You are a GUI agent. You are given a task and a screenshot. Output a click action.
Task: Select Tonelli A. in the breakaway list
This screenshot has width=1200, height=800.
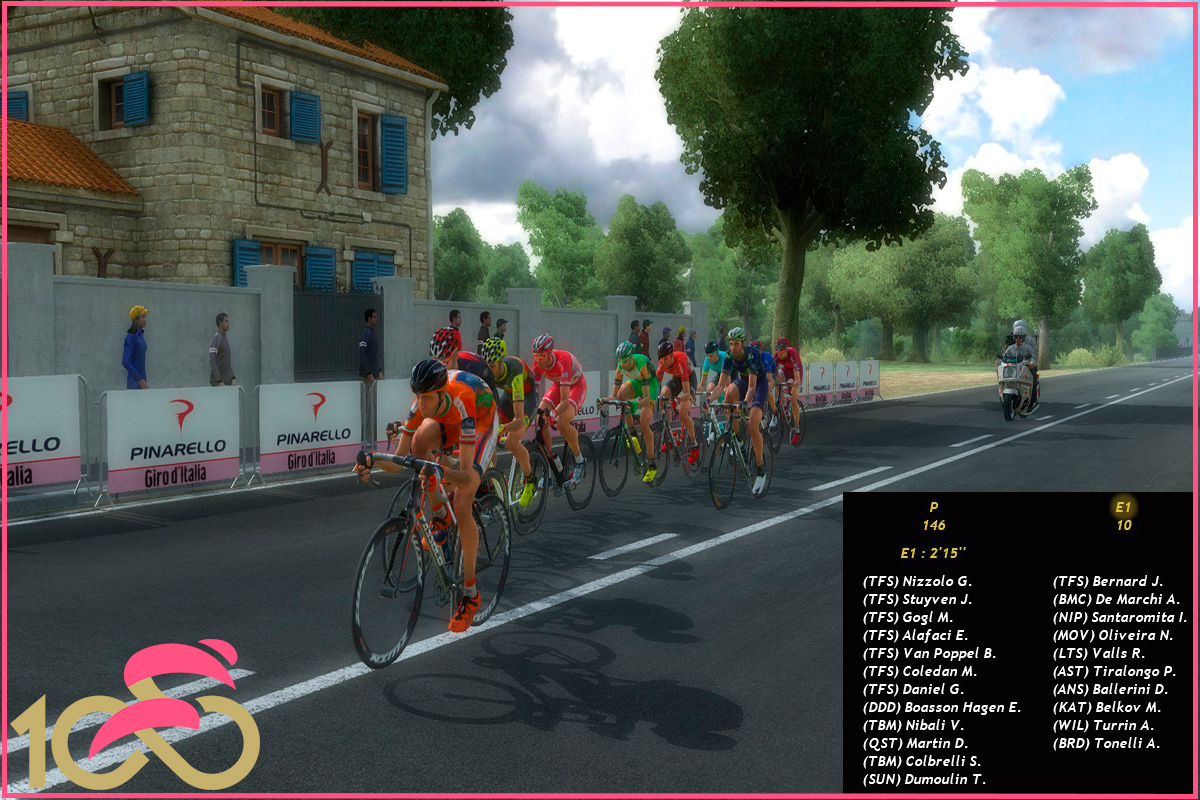coord(1106,743)
